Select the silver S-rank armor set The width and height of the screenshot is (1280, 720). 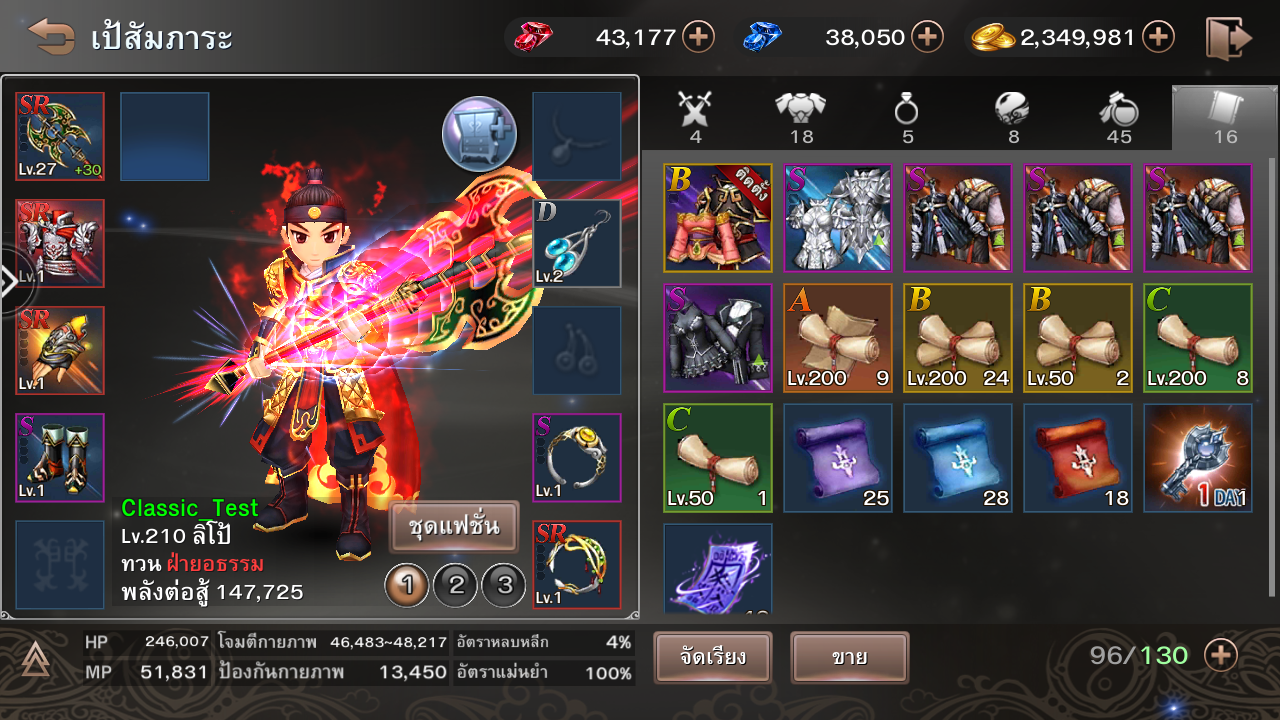pos(837,218)
